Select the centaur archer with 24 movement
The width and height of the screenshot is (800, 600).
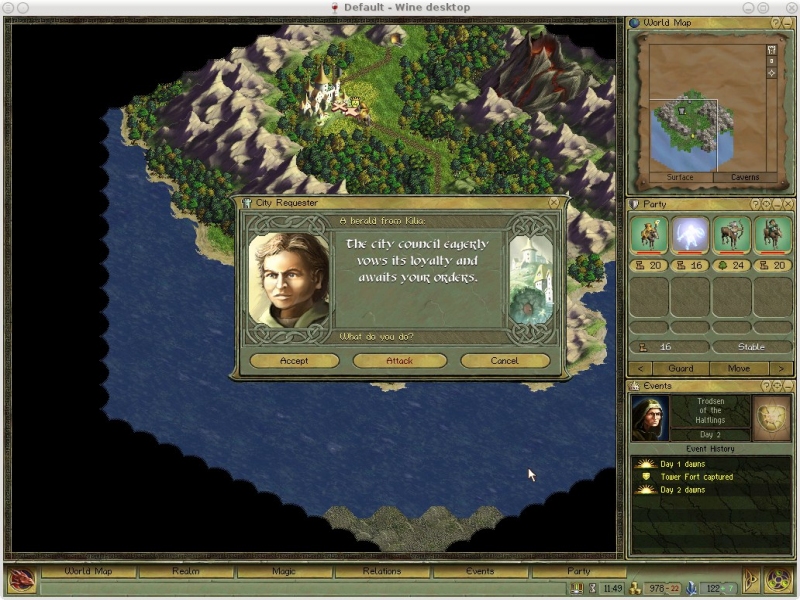pyautogui.click(x=731, y=236)
